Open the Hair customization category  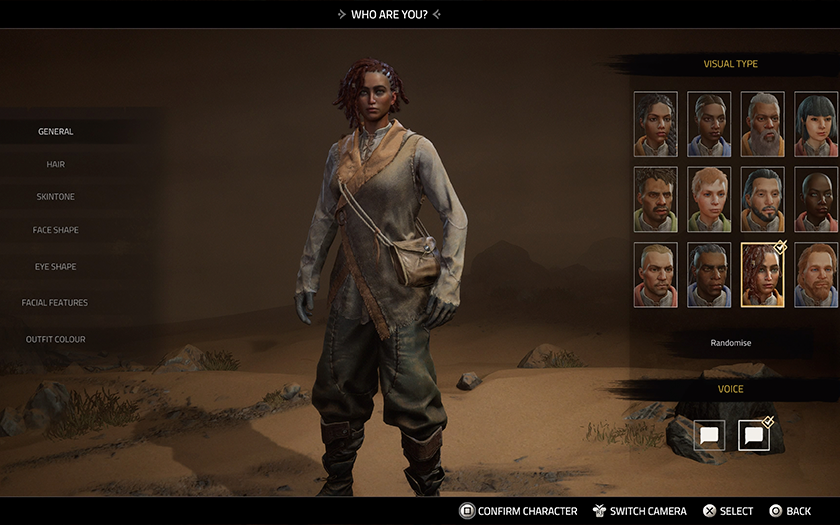click(x=56, y=164)
